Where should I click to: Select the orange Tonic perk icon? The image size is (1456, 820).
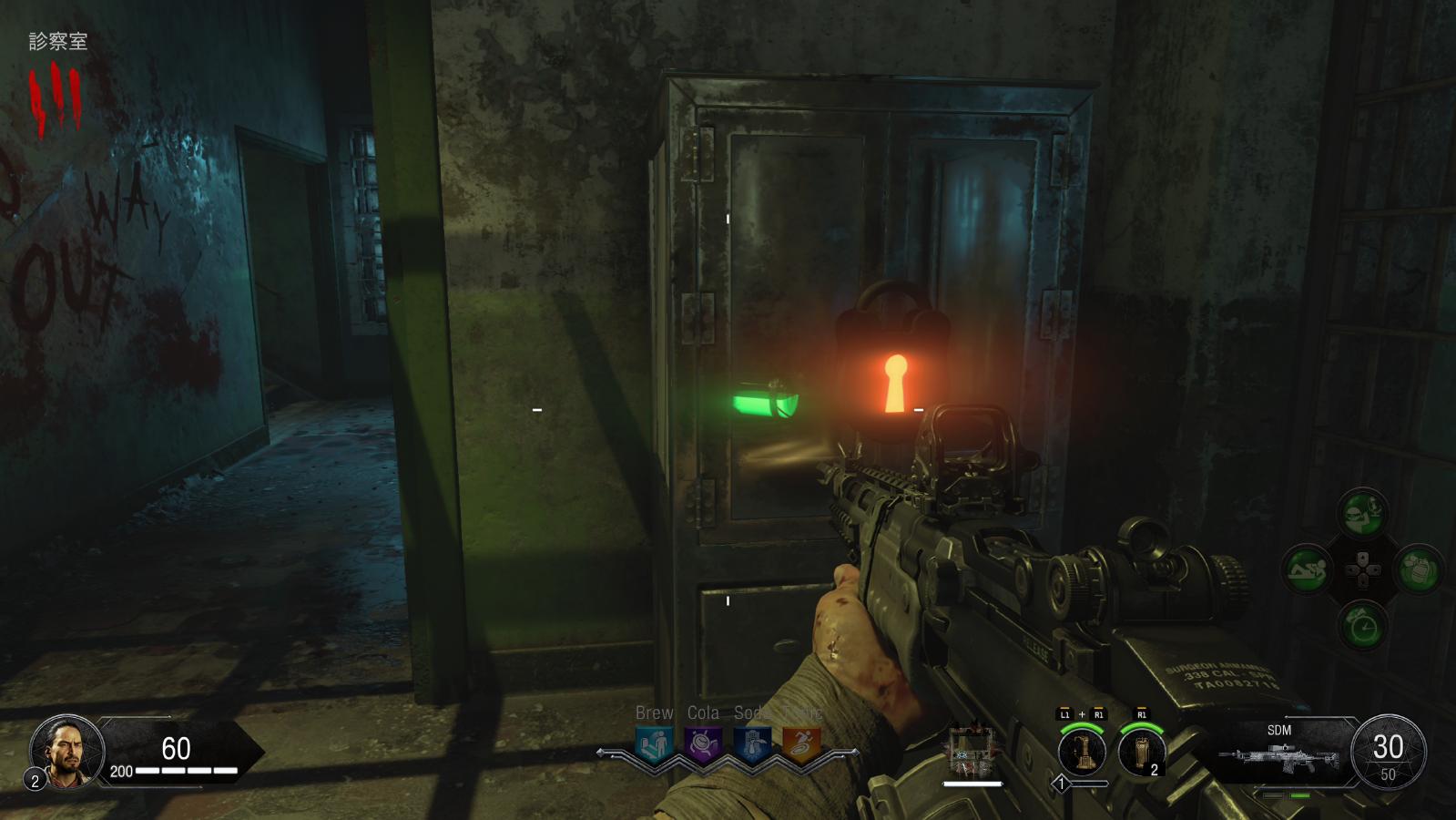pos(800,744)
